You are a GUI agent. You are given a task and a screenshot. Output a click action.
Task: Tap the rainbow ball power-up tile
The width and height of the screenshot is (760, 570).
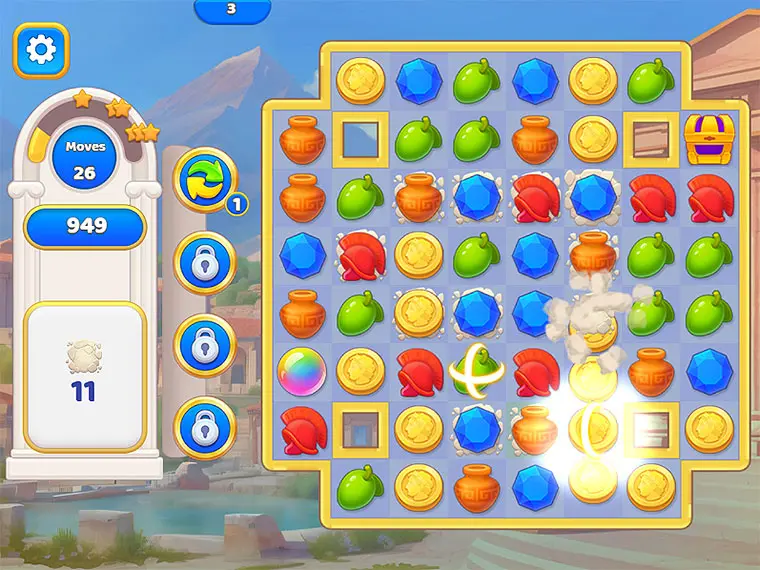point(302,371)
